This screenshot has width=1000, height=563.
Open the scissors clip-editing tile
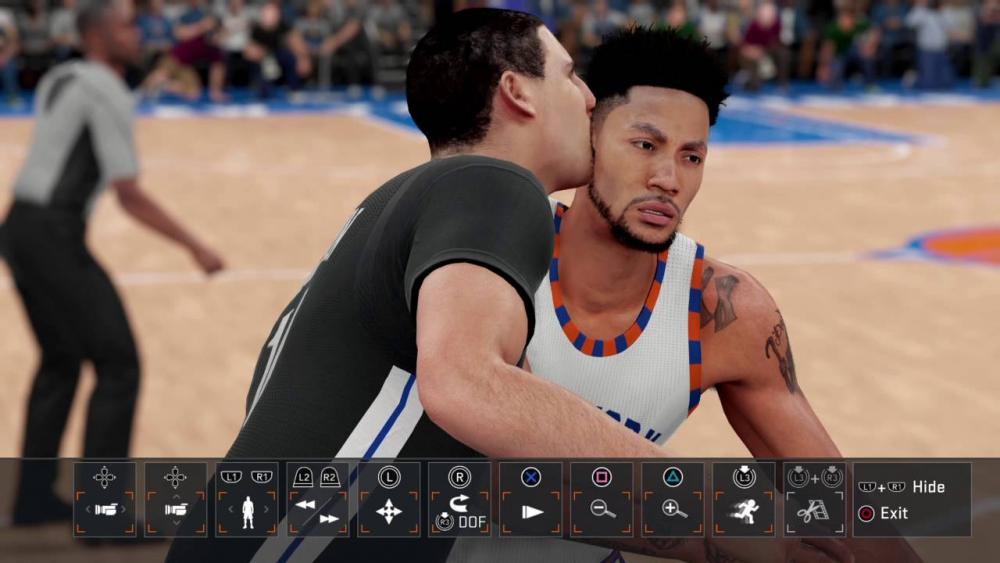[x=815, y=499]
